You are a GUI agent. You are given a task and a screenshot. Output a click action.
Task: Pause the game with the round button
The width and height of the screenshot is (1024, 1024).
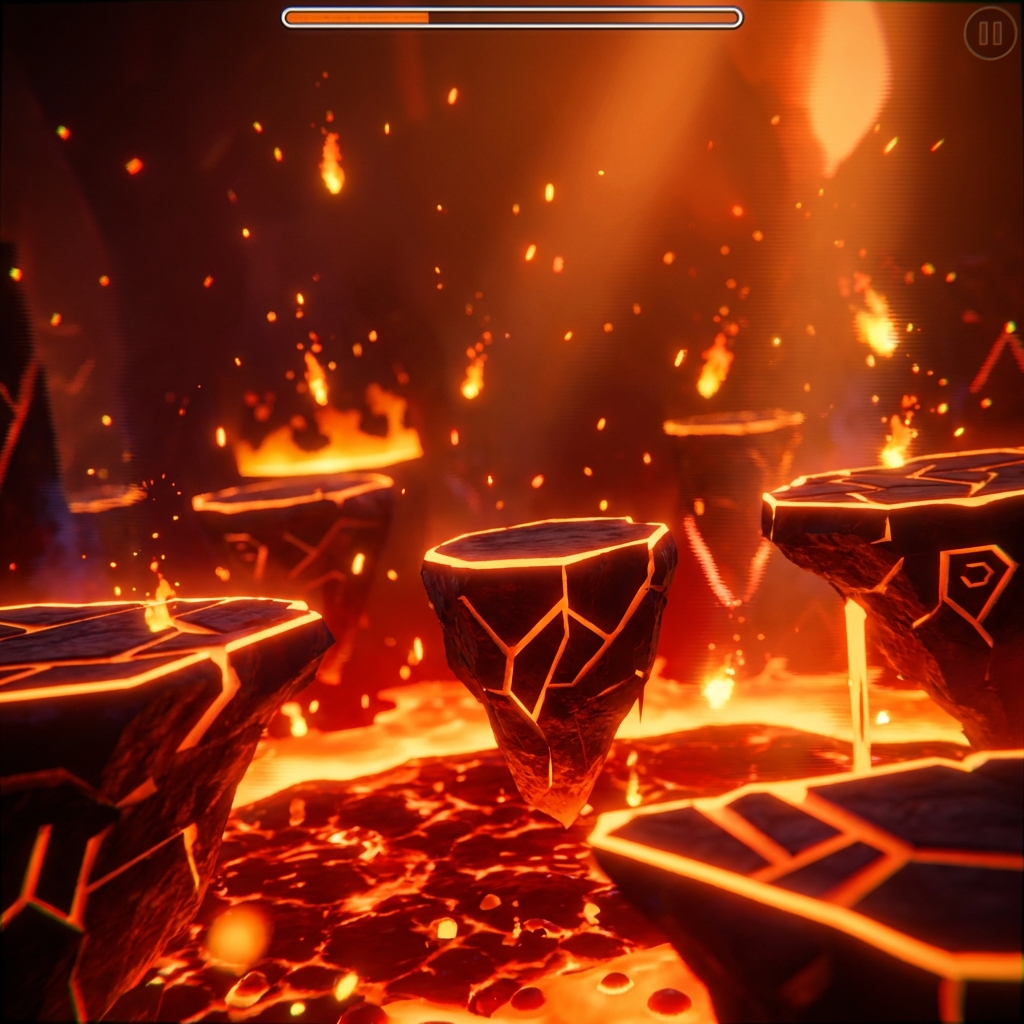(990, 34)
